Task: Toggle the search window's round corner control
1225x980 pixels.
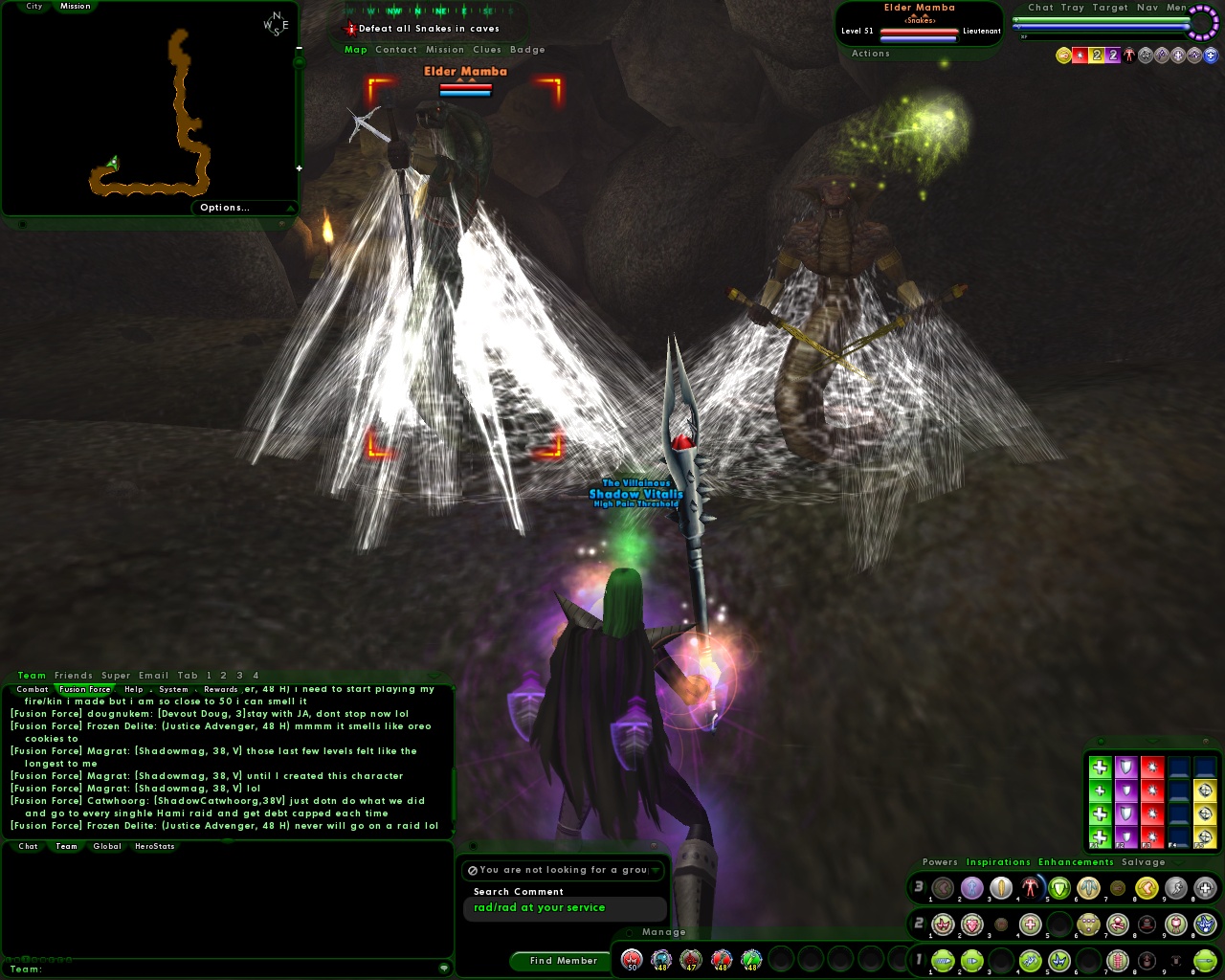Action: pyautogui.click(x=473, y=845)
